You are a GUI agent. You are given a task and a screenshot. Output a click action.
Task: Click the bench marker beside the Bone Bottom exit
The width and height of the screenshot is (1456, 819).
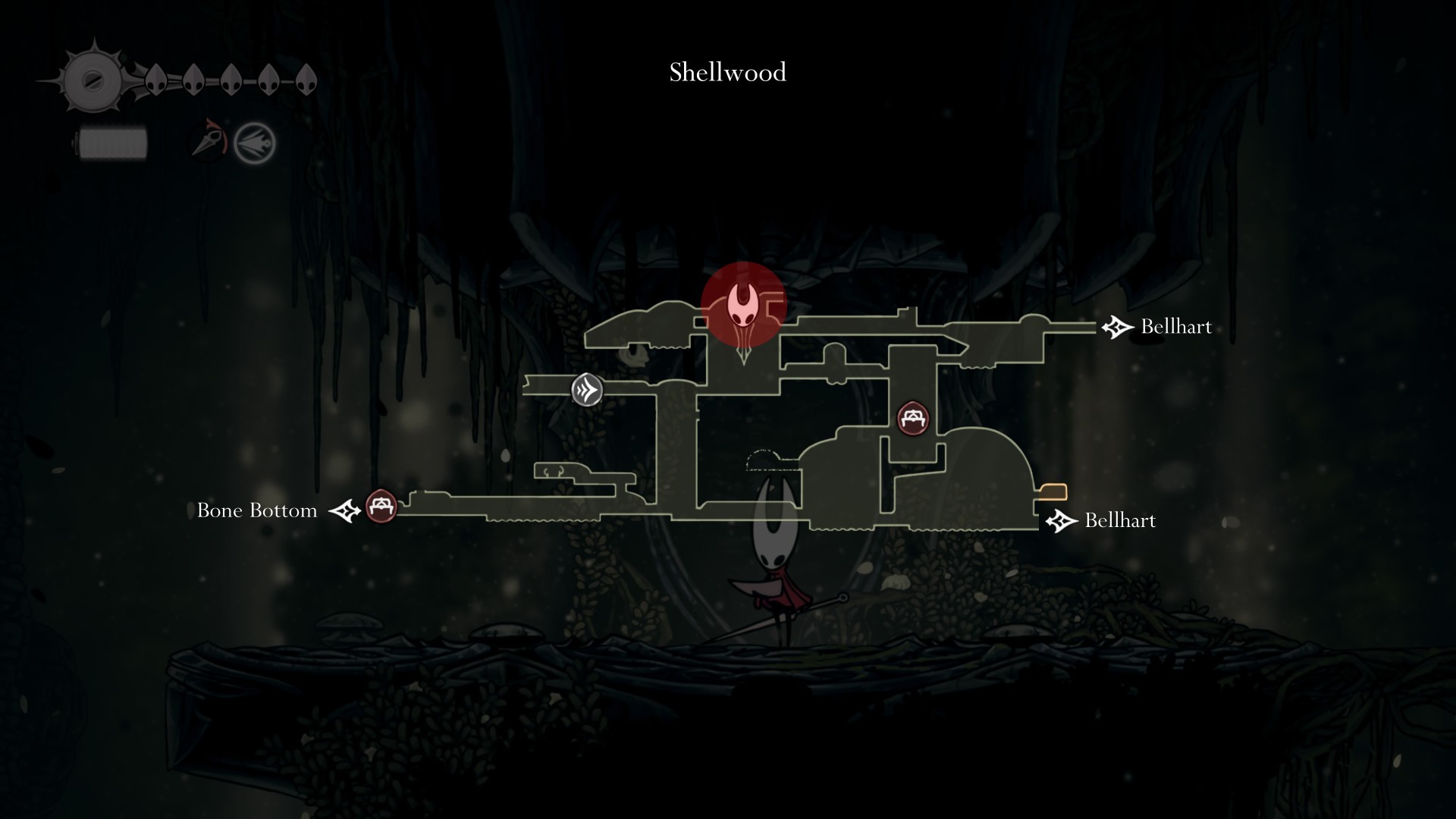click(x=381, y=506)
